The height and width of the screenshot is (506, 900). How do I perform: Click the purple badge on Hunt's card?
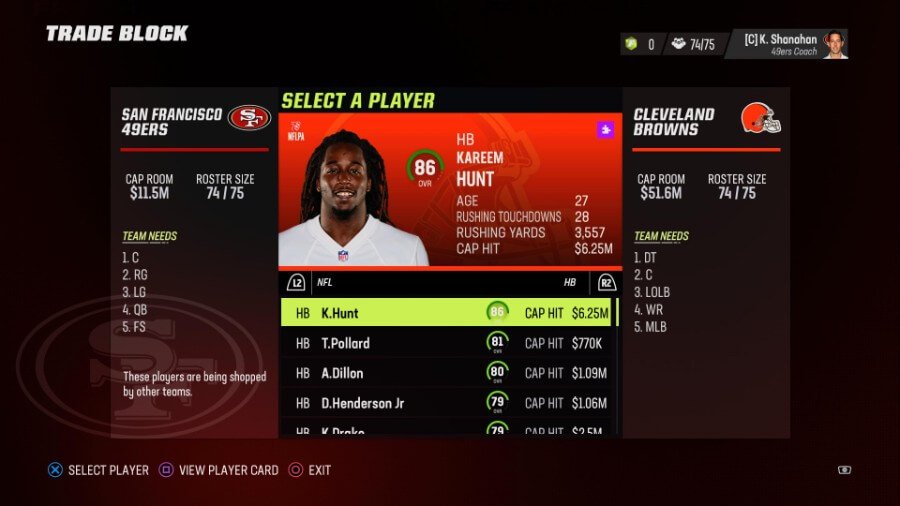point(604,129)
